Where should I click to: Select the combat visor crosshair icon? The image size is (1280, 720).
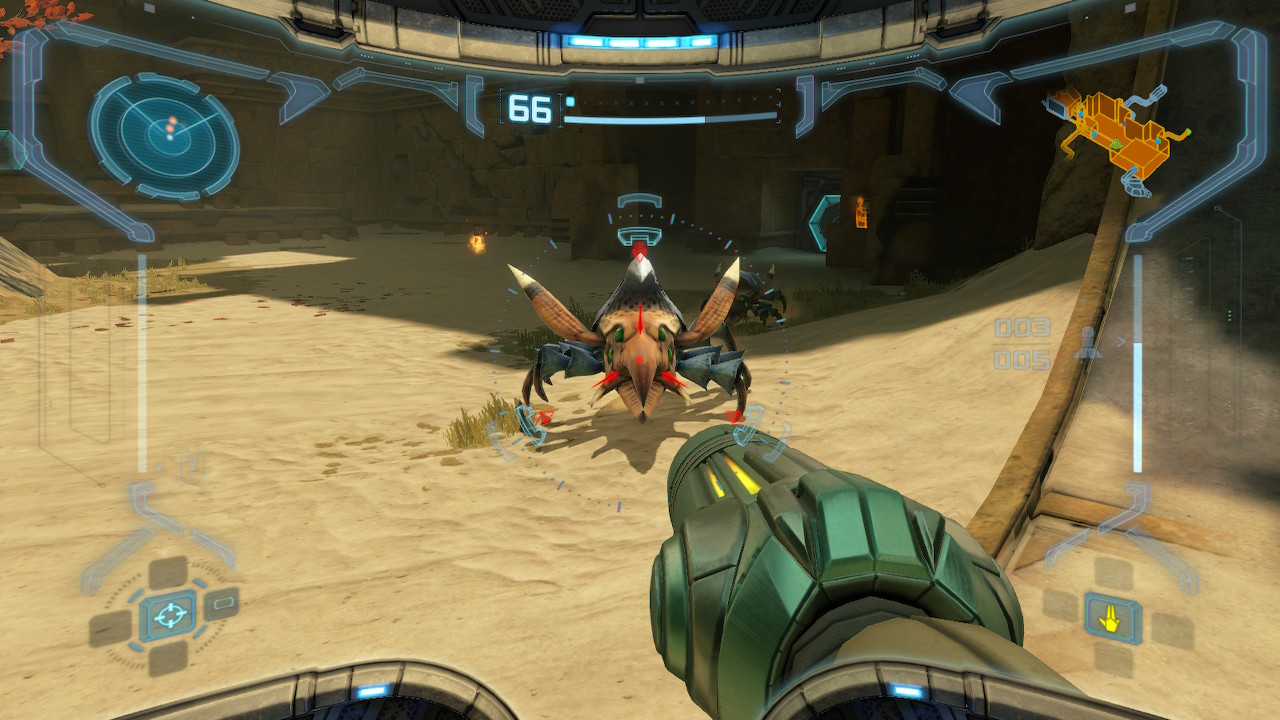click(x=168, y=614)
